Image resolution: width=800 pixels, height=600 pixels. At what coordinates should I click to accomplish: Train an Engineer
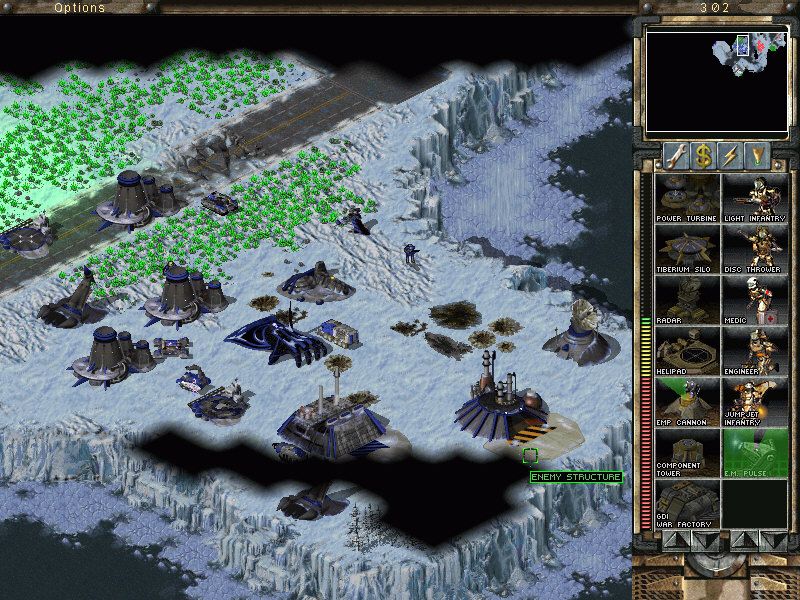(x=754, y=351)
